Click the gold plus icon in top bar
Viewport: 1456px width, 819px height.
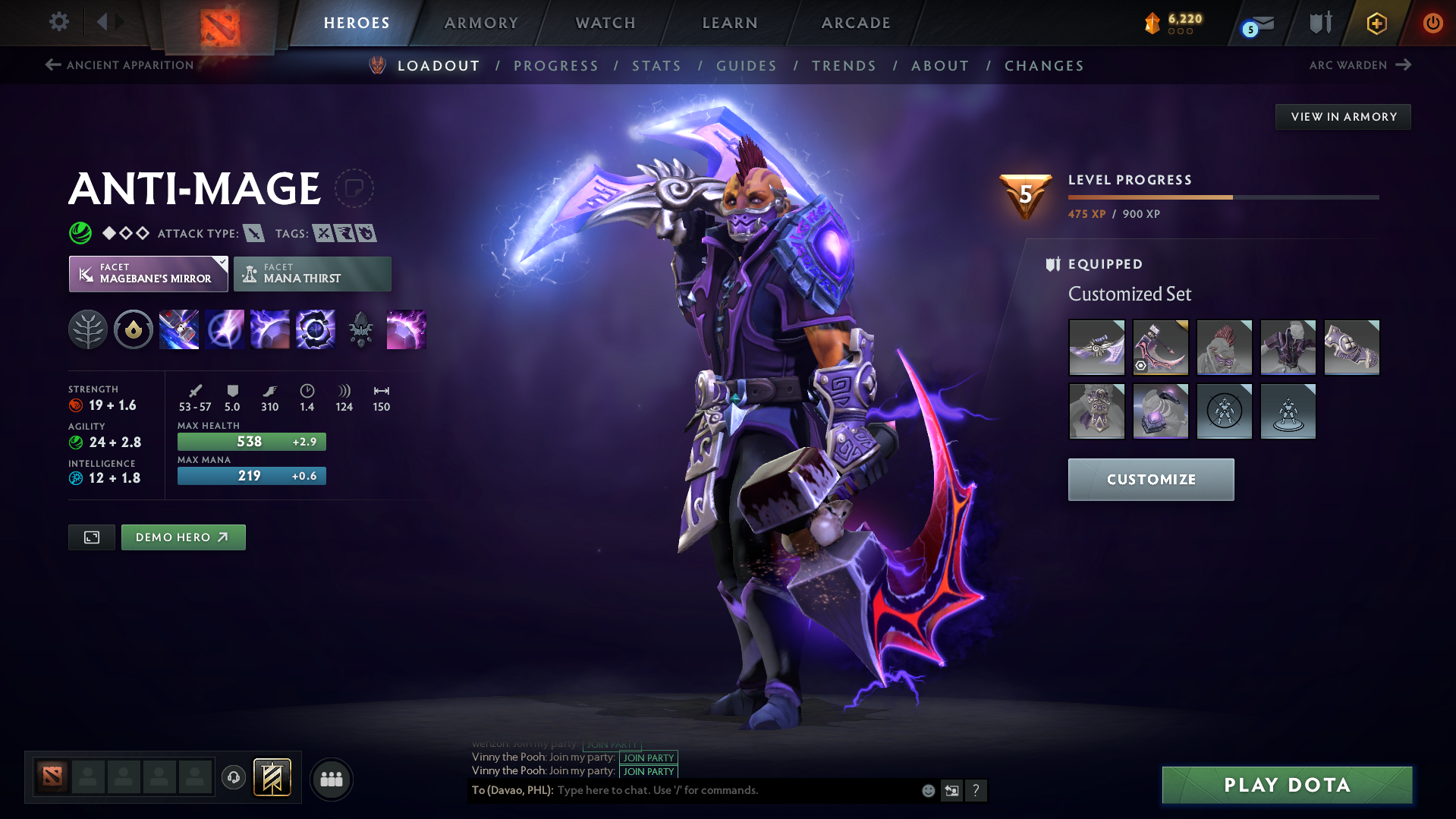click(1376, 23)
